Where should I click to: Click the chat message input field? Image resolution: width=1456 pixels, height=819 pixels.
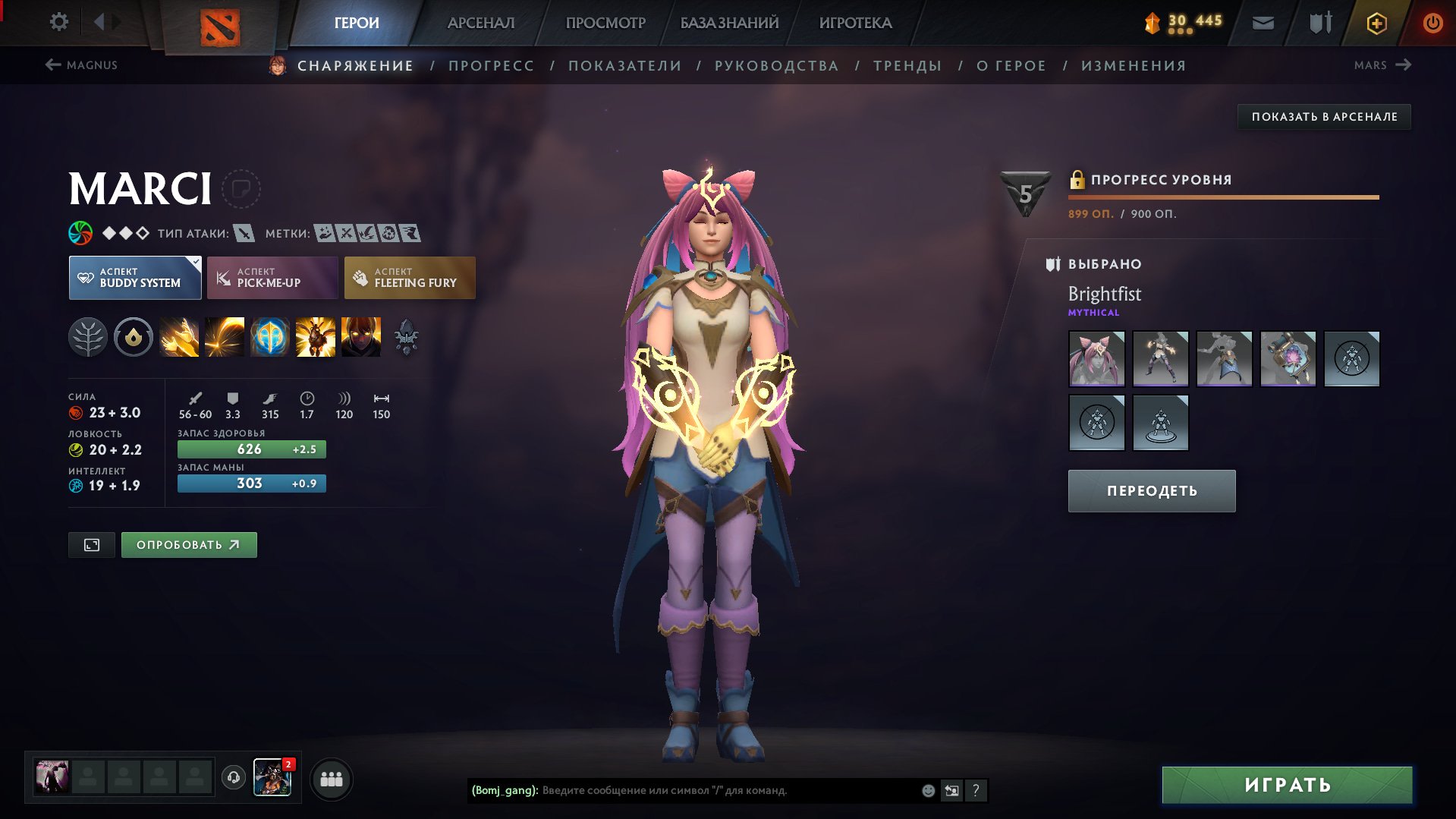[x=728, y=790]
